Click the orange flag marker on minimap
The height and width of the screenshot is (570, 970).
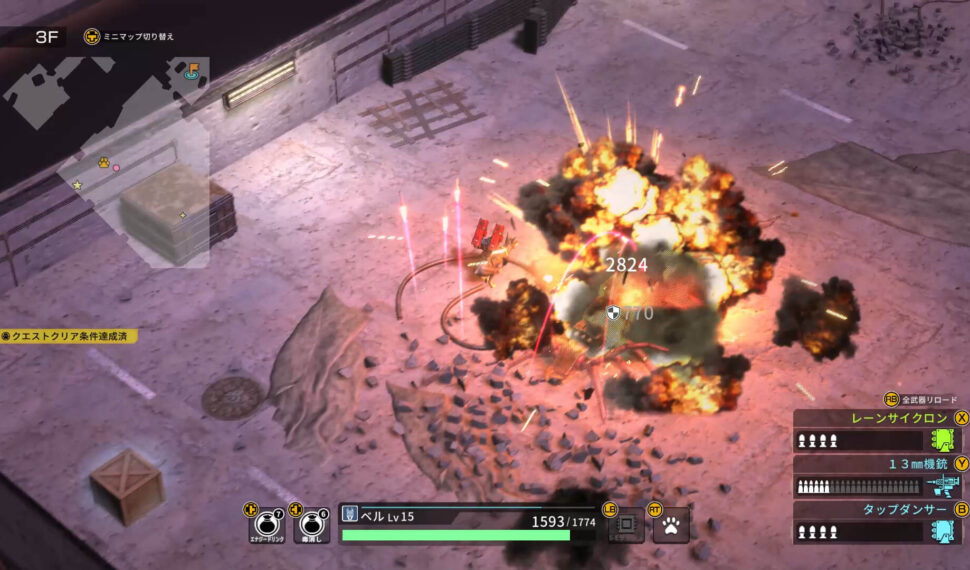pos(193,71)
